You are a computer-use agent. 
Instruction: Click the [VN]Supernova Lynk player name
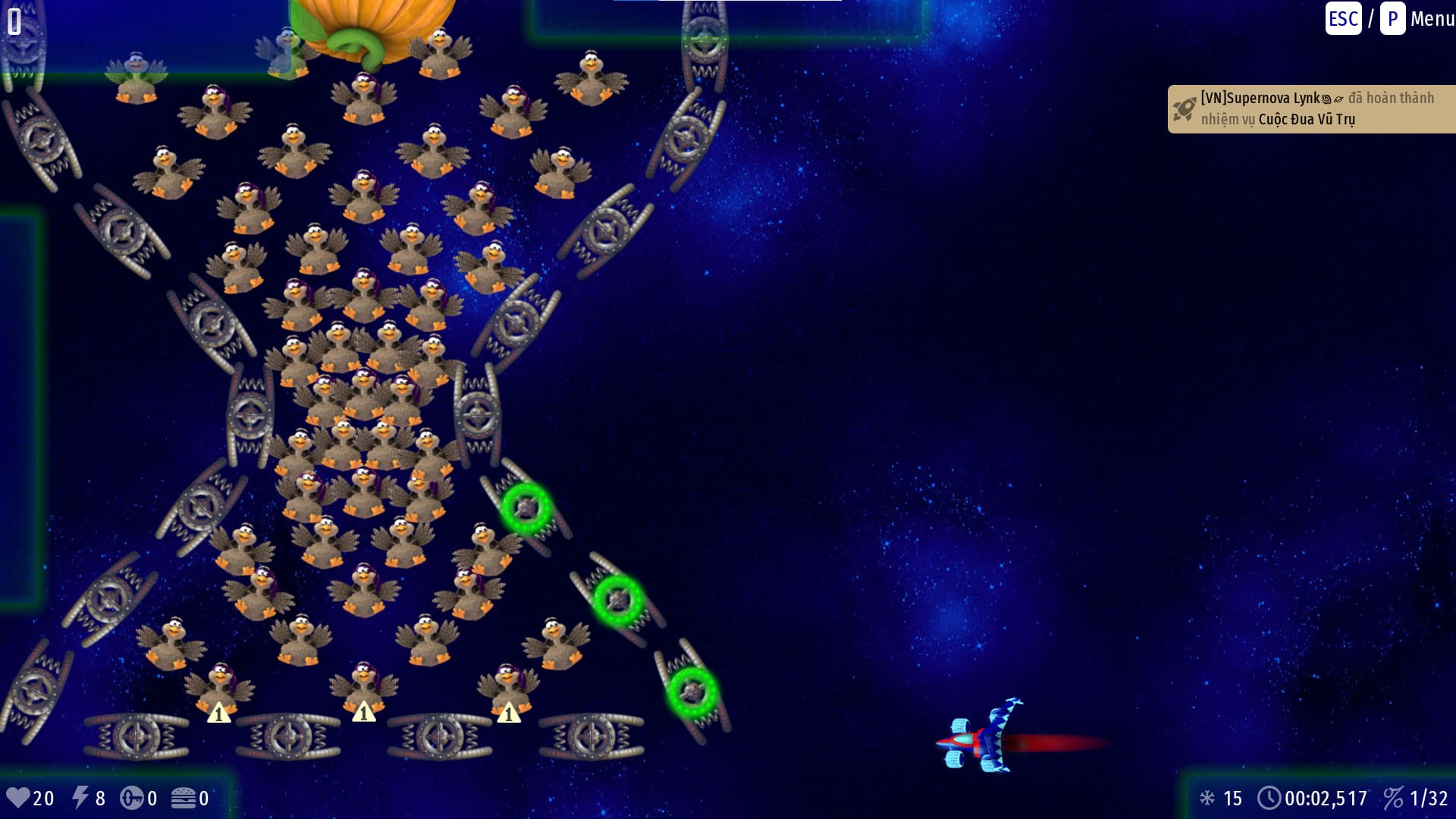(1259, 98)
